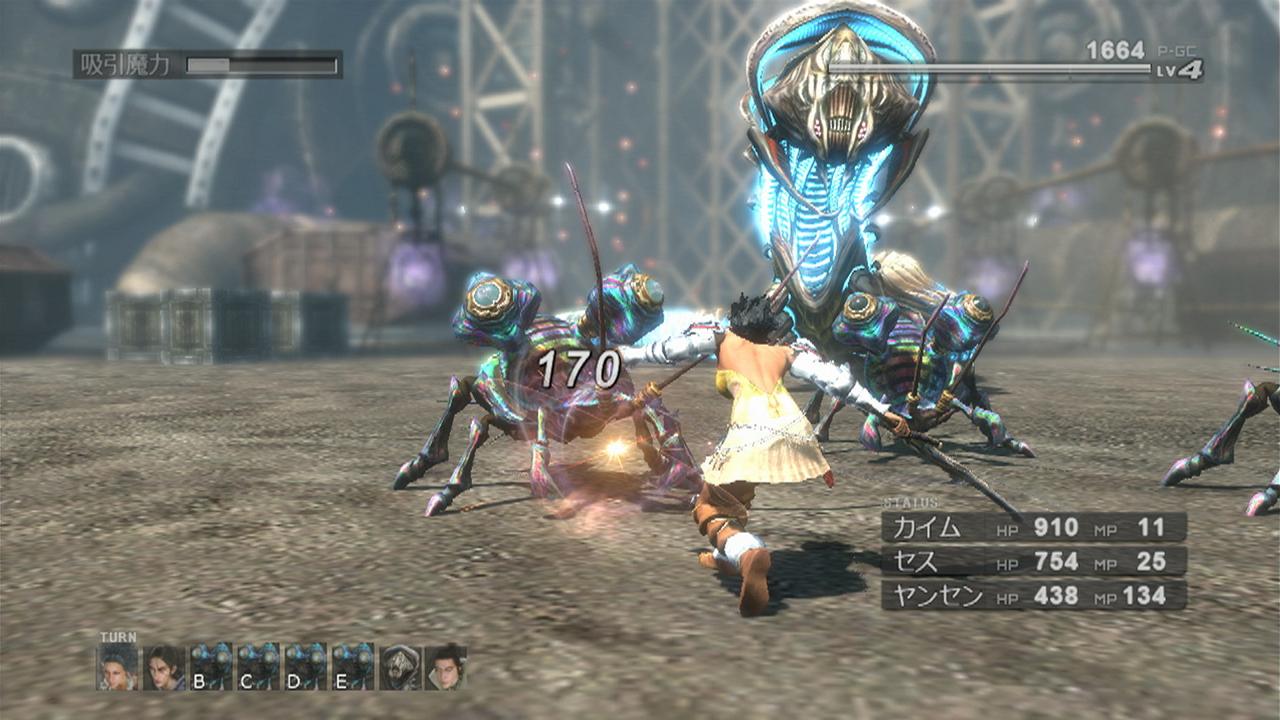Click the enemy health bar at top right
This screenshot has width=1280, height=720.
(x=990, y=65)
